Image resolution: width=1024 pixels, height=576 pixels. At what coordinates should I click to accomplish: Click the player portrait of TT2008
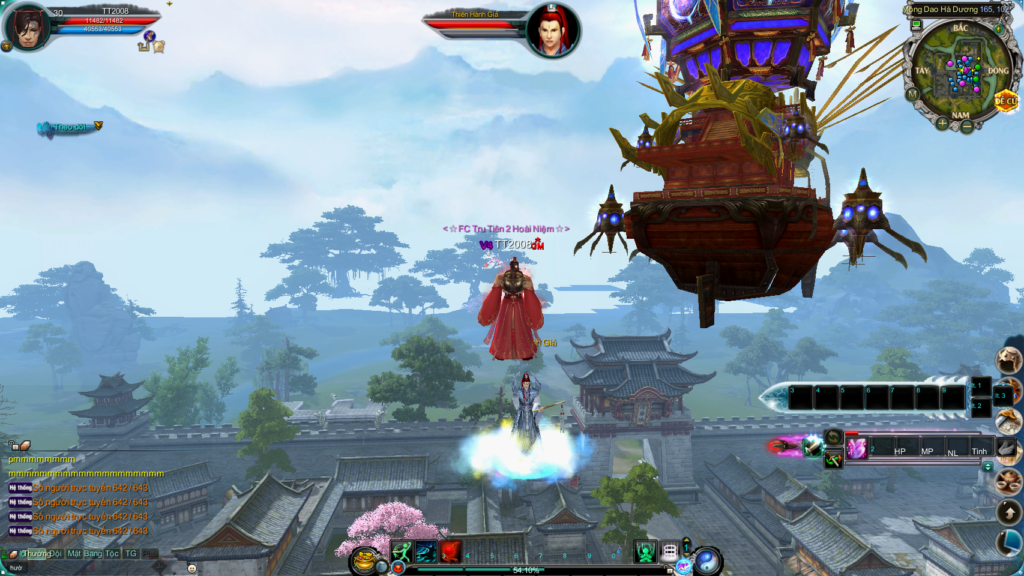click(x=27, y=25)
